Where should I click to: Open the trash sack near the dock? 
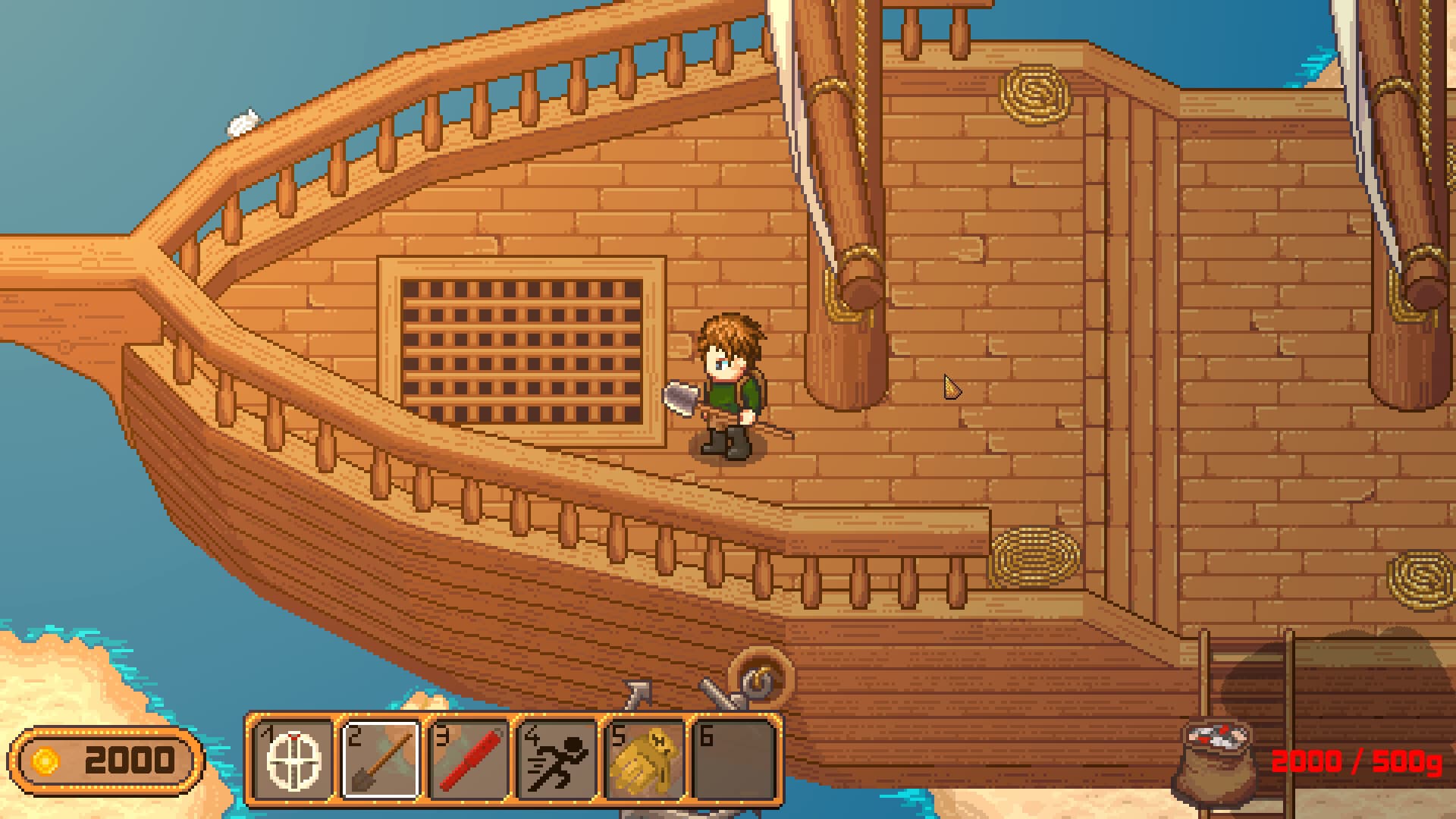[1216, 762]
